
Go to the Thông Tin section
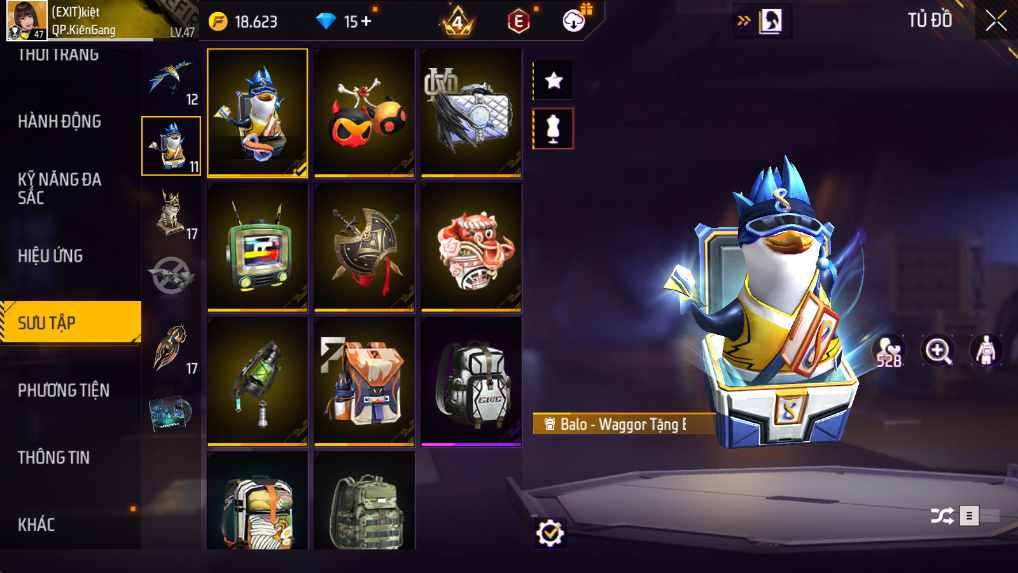pos(54,457)
